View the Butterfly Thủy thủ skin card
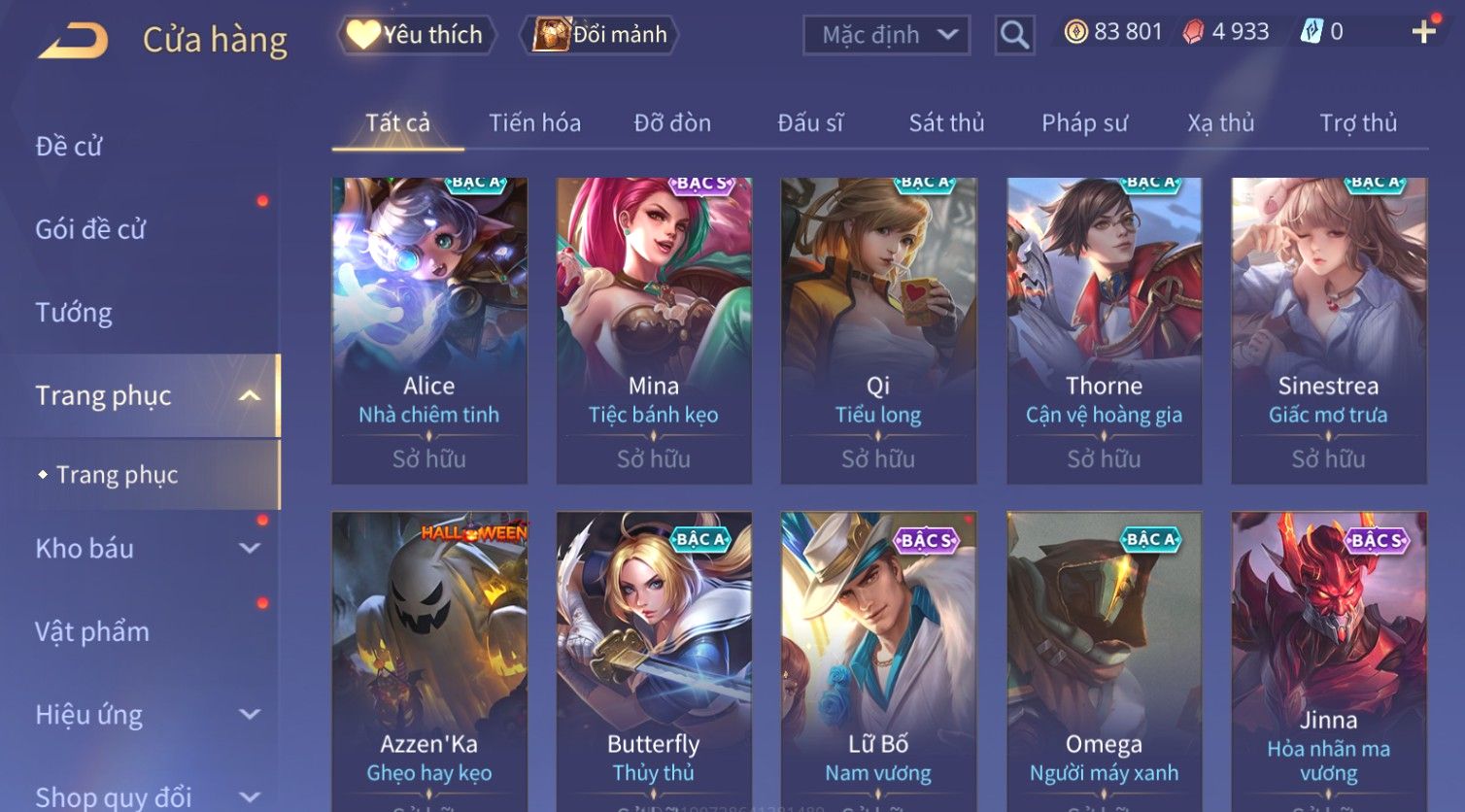Screen dimensions: 1465x812 654,660
